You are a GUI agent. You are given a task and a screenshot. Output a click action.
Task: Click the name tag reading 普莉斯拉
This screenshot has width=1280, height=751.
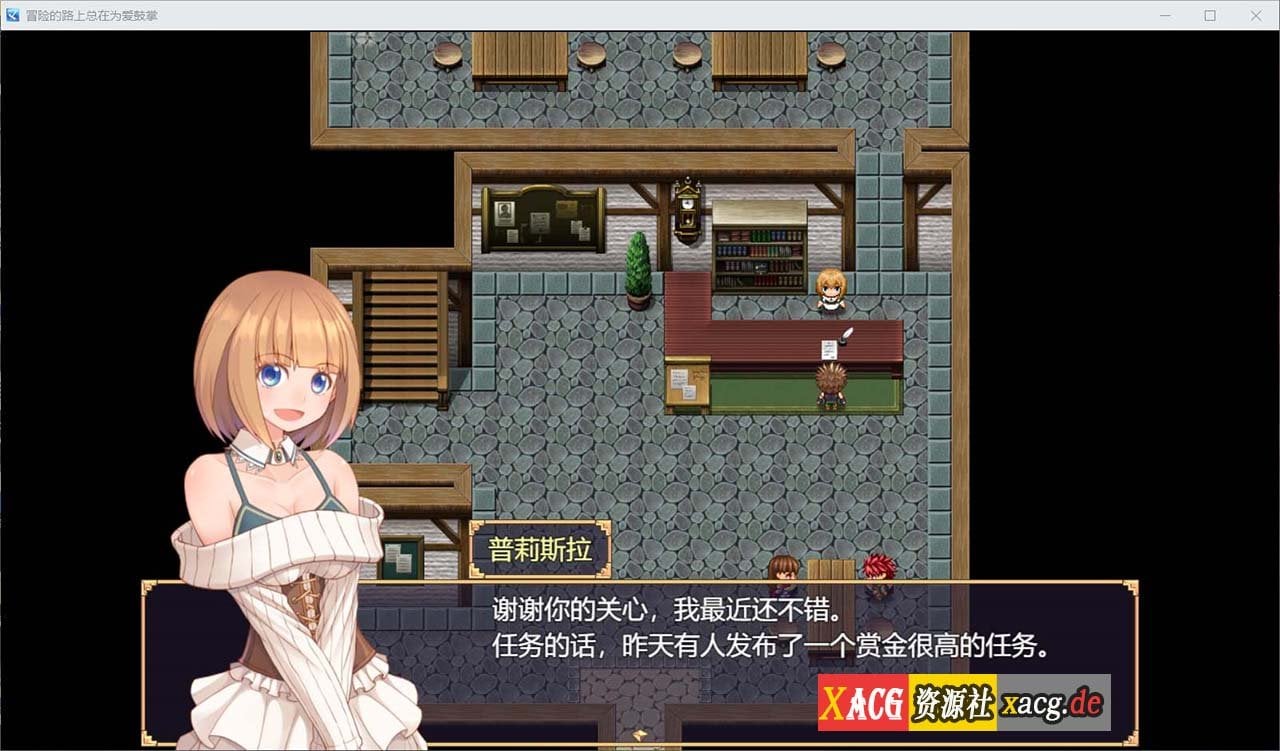pyautogui.click(x=540, y=548)
